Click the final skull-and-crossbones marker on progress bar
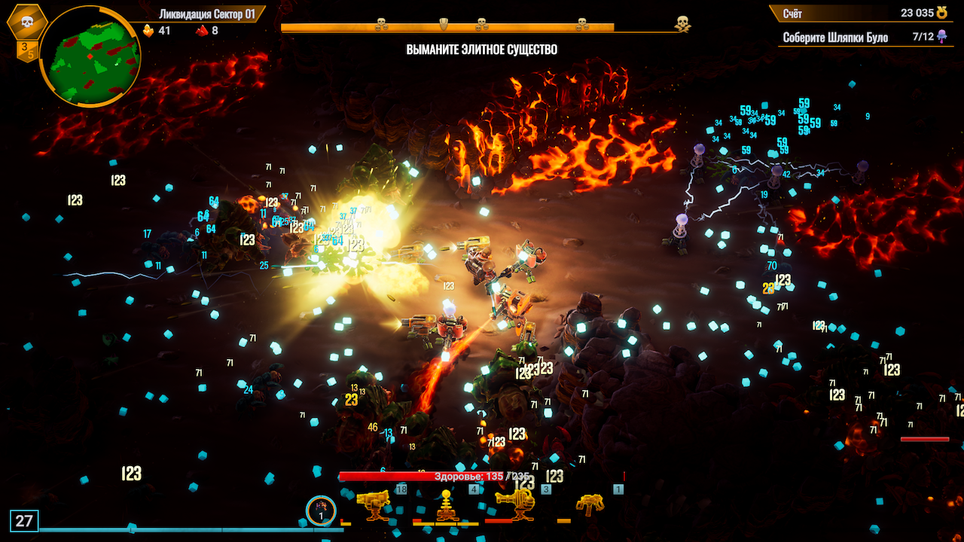Image resolution: width=964 pixels, height=542 pixels. pos(683,23)
